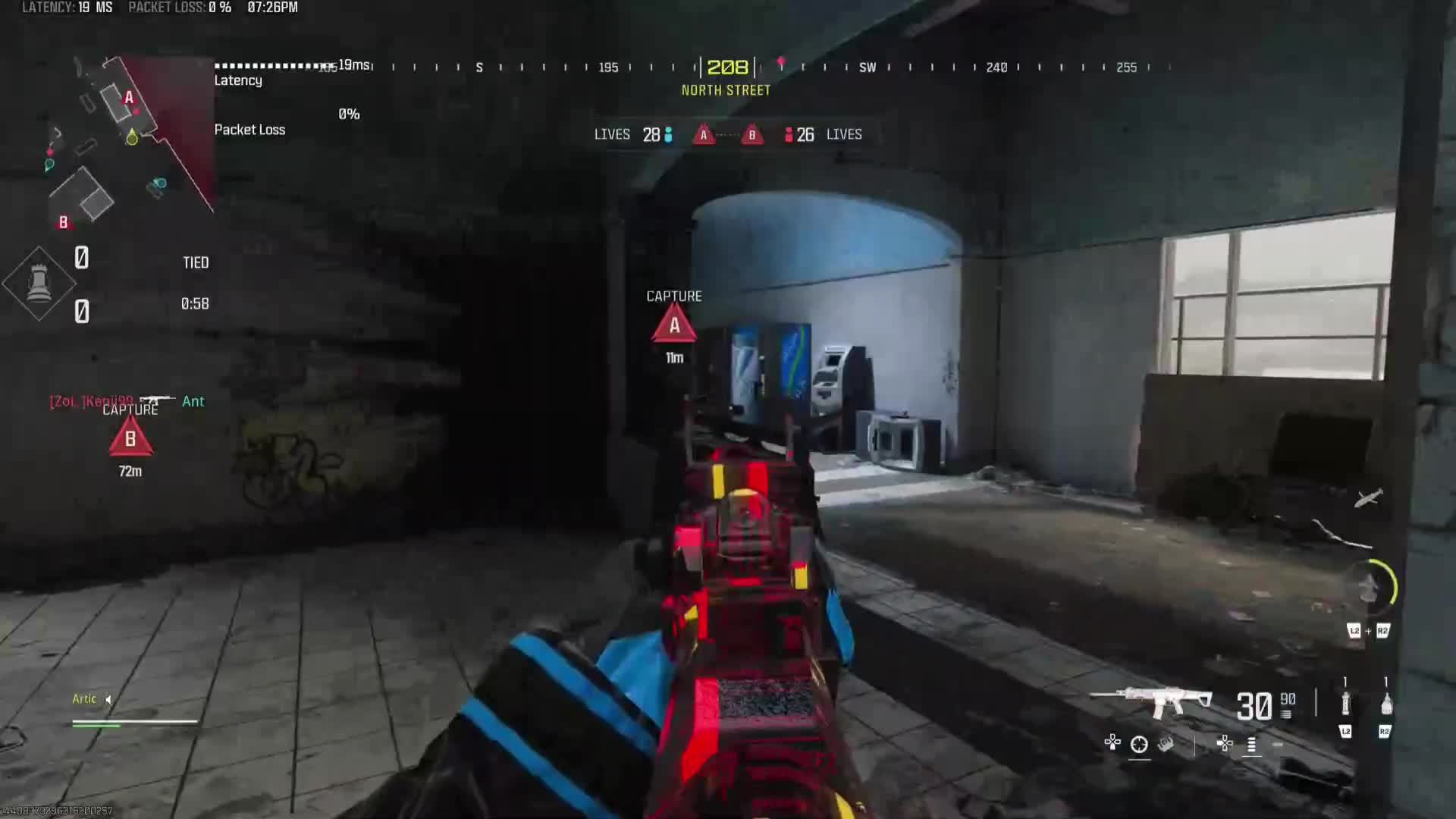The image size is (1456, 819).
Task: Select the B flag icon in the score bar
Action: click(752, 135)
